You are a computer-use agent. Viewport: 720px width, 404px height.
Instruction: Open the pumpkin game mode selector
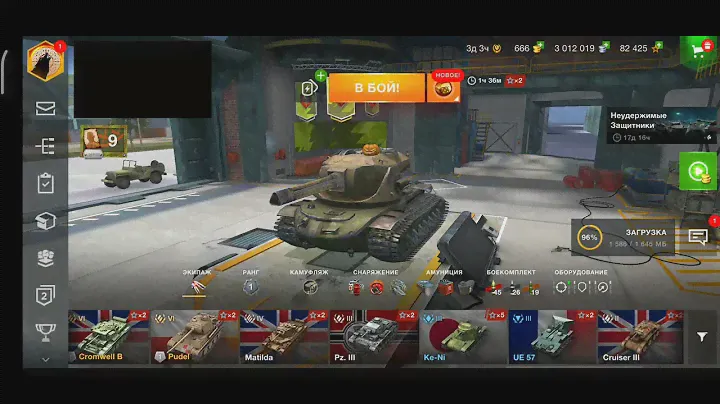pyautogui.click(x=444, y=88)
